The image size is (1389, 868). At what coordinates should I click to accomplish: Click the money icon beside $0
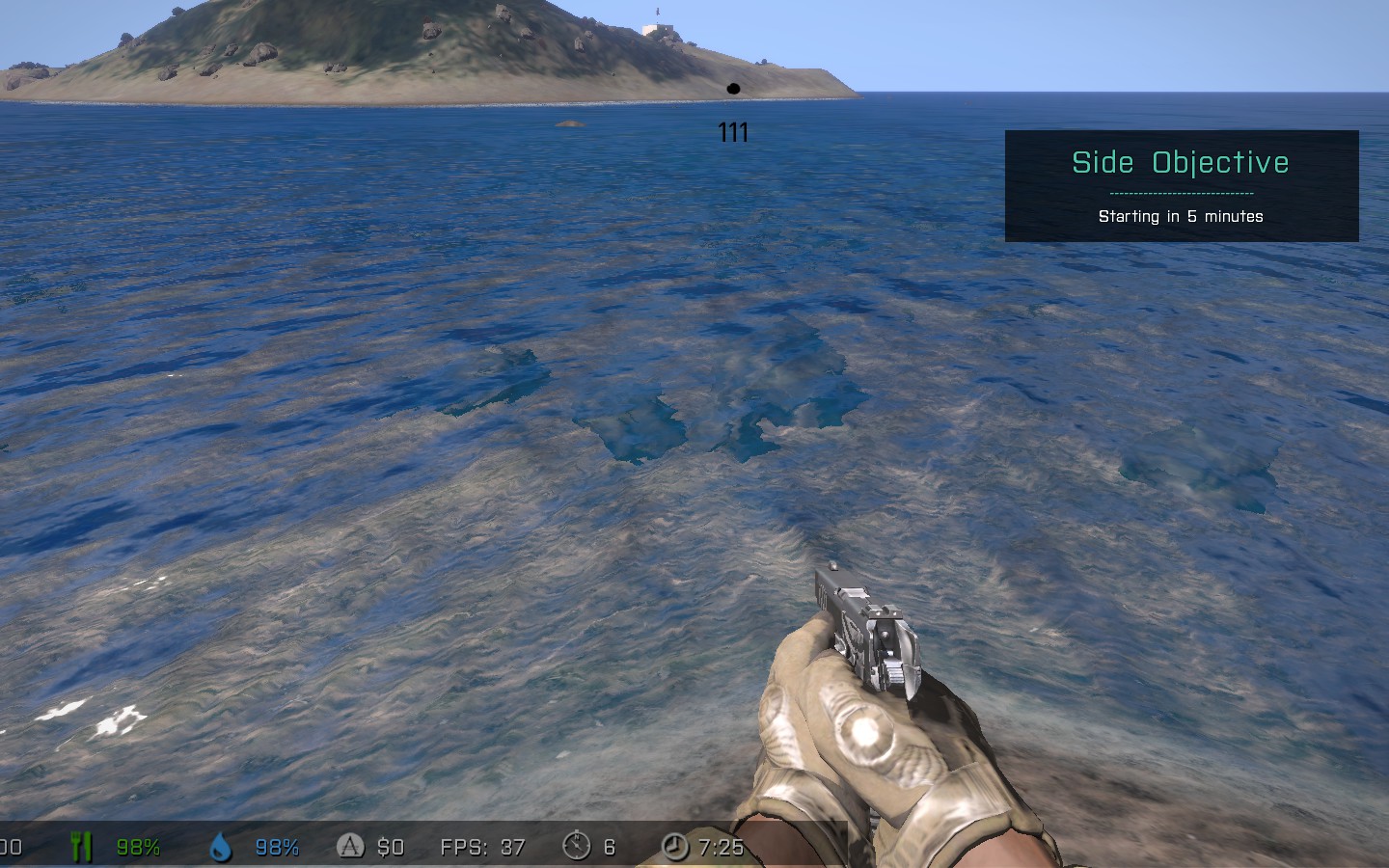(350, 847)
